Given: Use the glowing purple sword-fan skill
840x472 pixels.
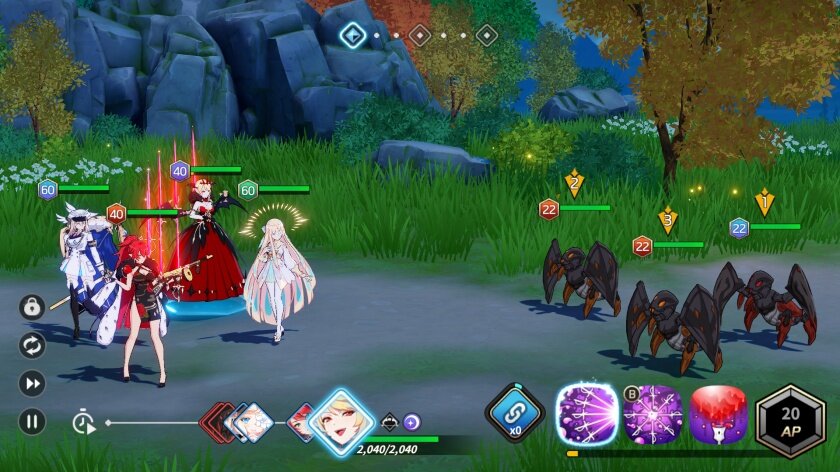Looking at the screenshot, I should pyautogui.click(x=587, y=413).
